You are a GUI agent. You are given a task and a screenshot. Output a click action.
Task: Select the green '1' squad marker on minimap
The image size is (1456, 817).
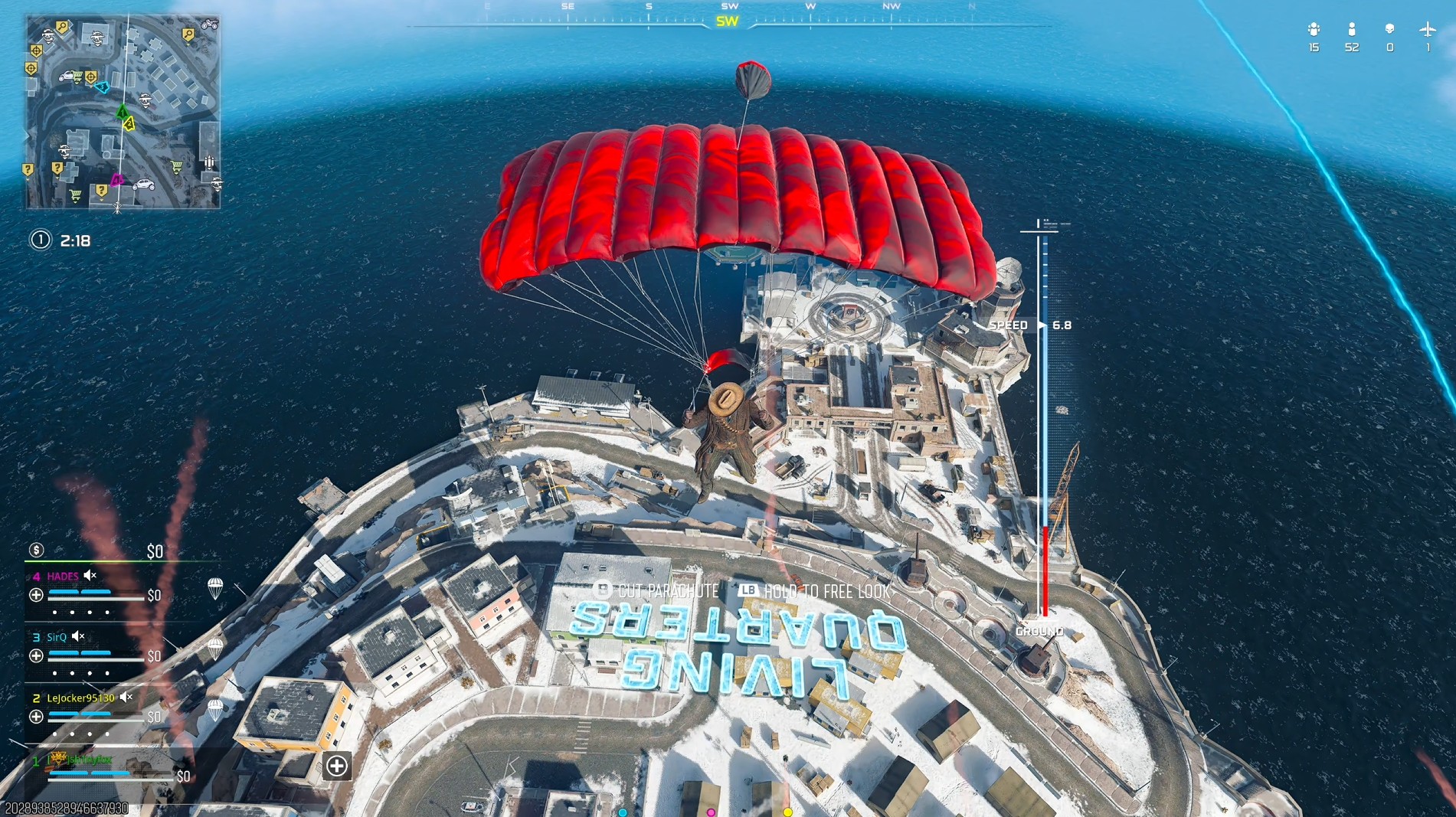[x=123, y=112]
